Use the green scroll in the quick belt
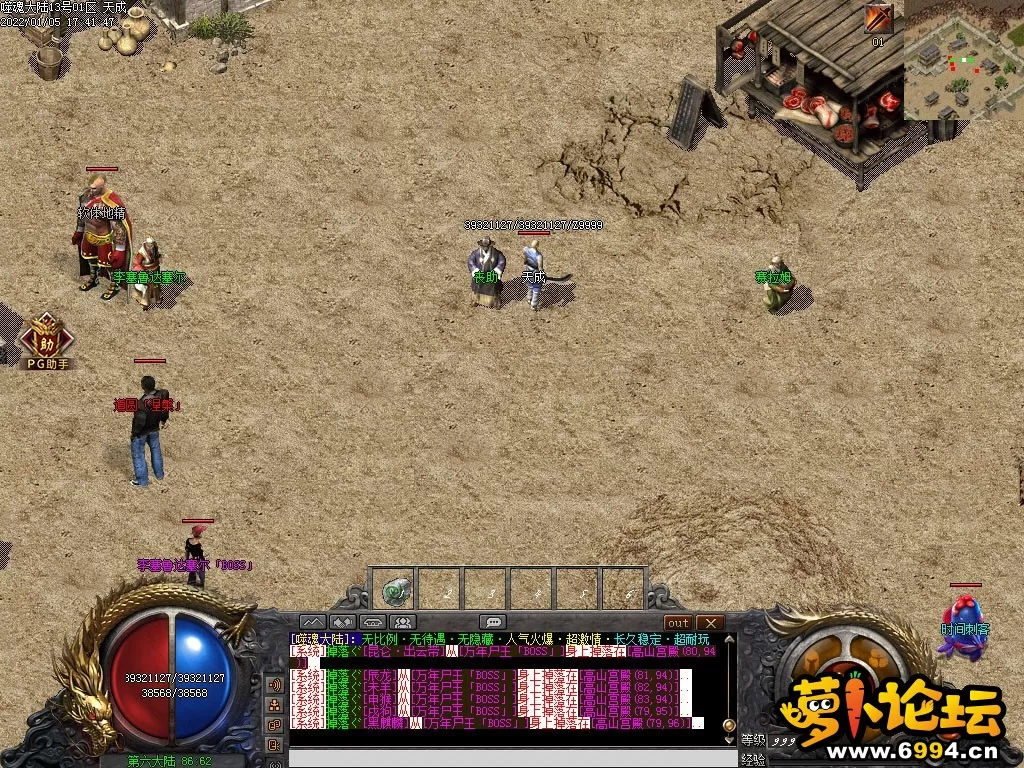The width and height of the screenshot is (1024, 768). tap(396, 591)
